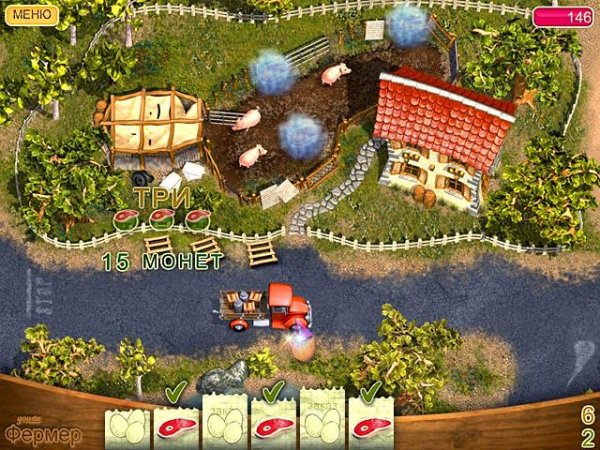The height and width of the screenshot is (450, 600).
Task: Open the МЕНЮ button
Action: click(32, 14)
